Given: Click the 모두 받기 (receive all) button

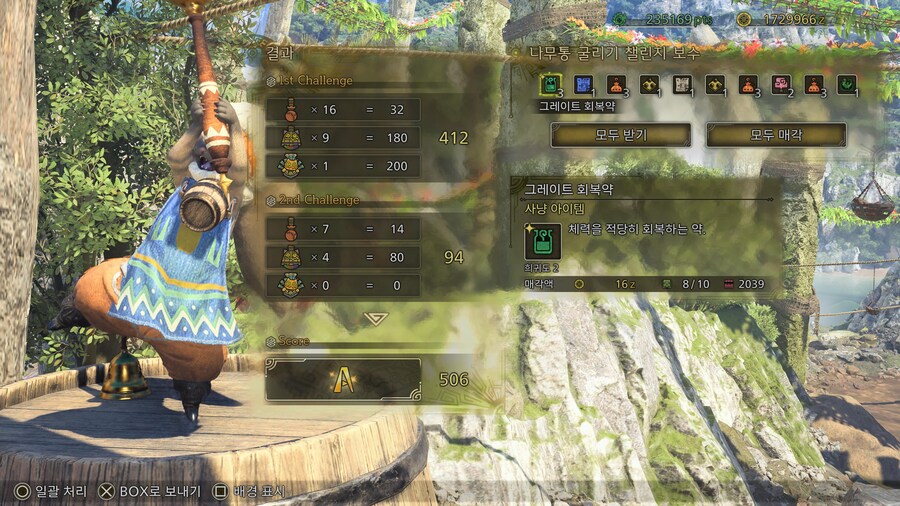Looking at the screenshot, I should [x=620, y=135].
